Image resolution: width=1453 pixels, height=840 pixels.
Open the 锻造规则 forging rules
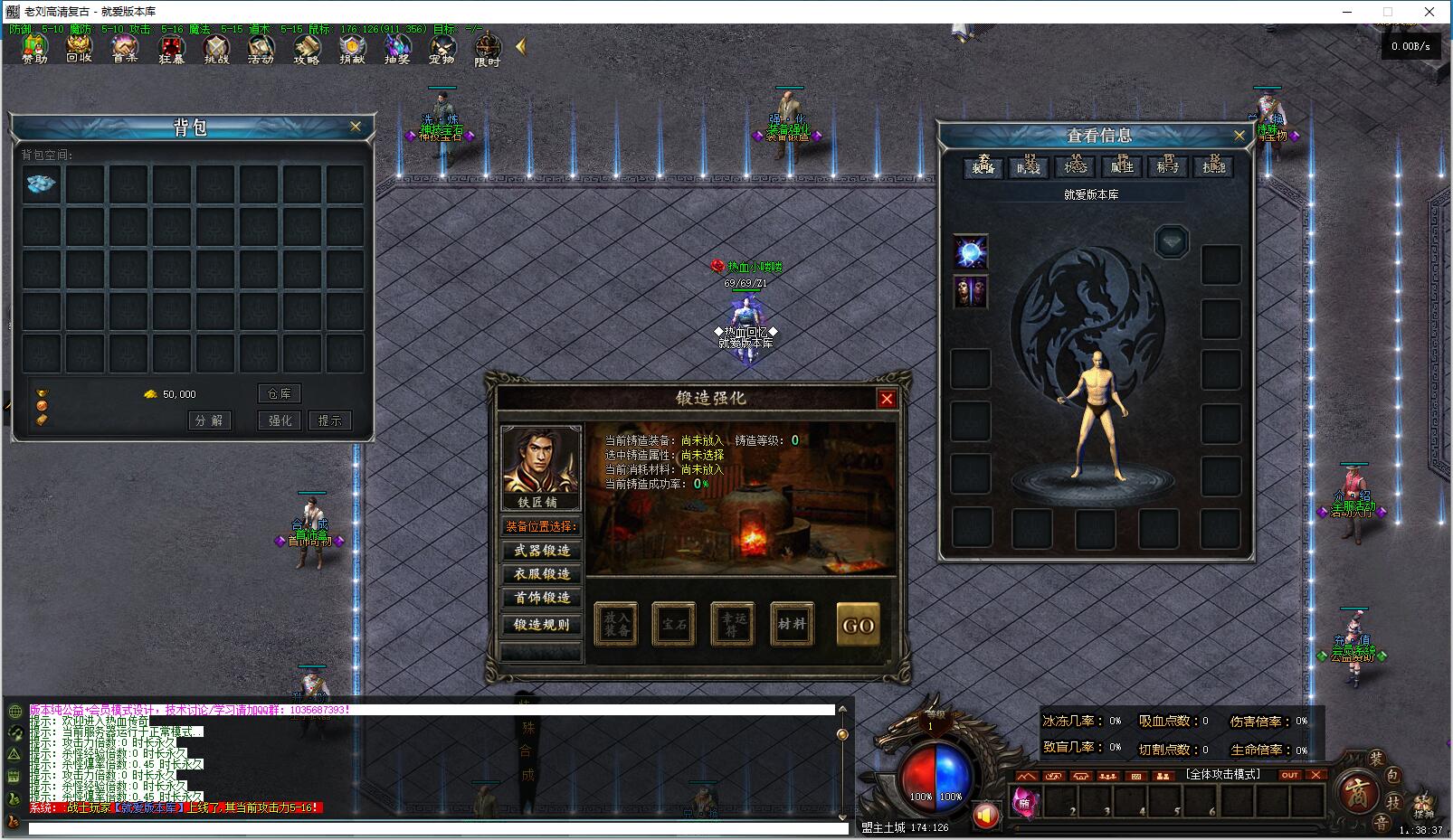click(x=542, y=625)
